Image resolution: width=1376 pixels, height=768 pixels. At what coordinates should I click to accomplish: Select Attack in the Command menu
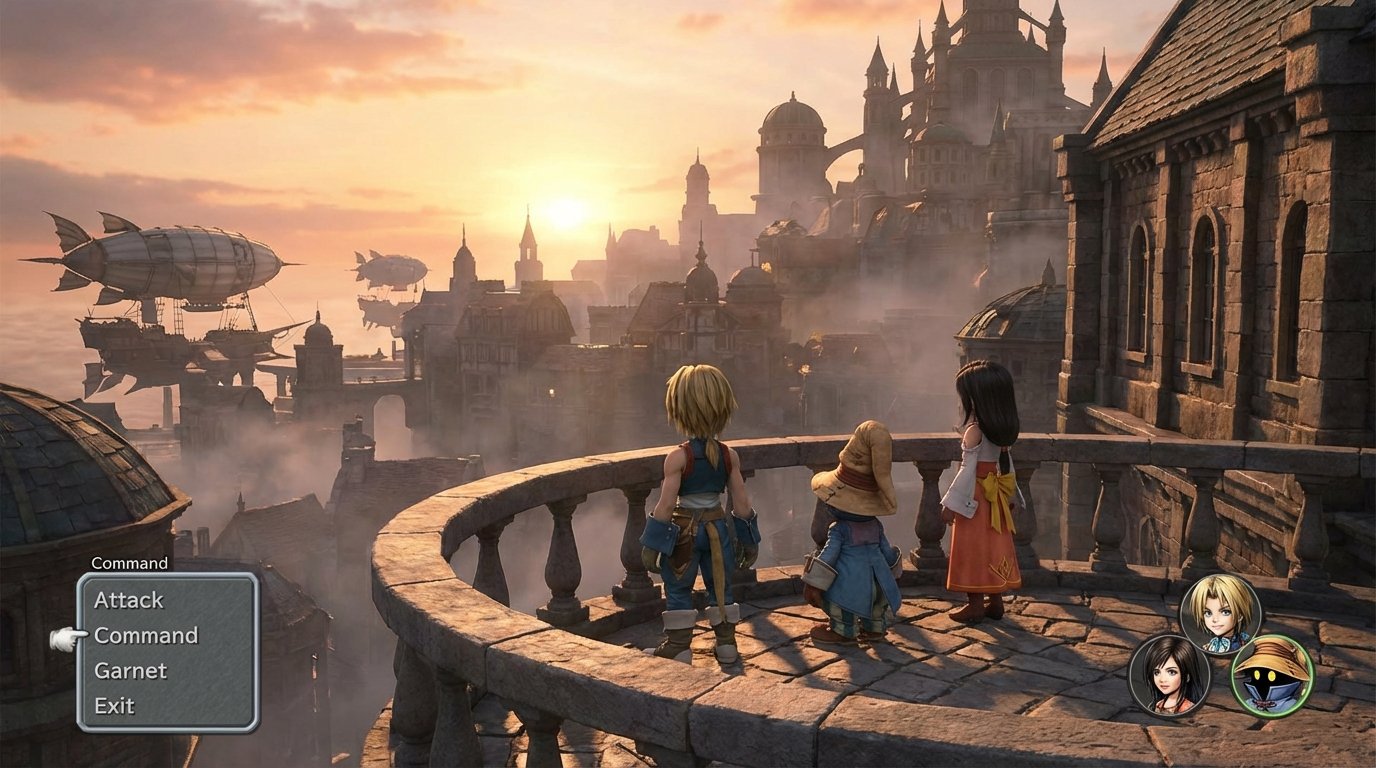tap(128, 600)
